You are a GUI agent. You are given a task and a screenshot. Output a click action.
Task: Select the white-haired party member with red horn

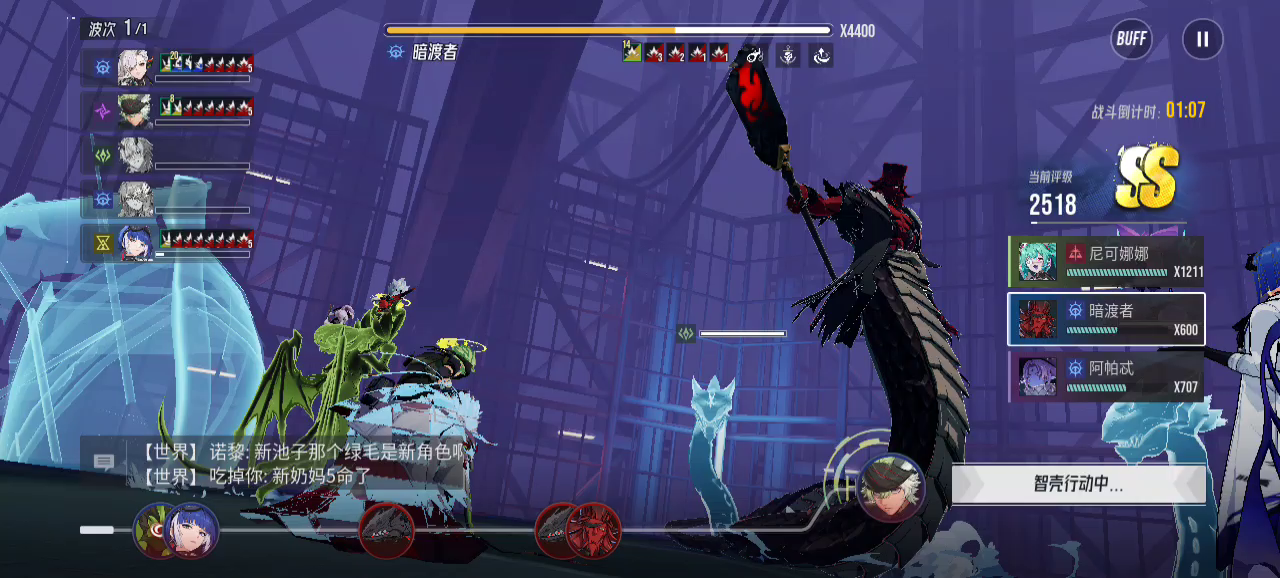click(135, 67)
